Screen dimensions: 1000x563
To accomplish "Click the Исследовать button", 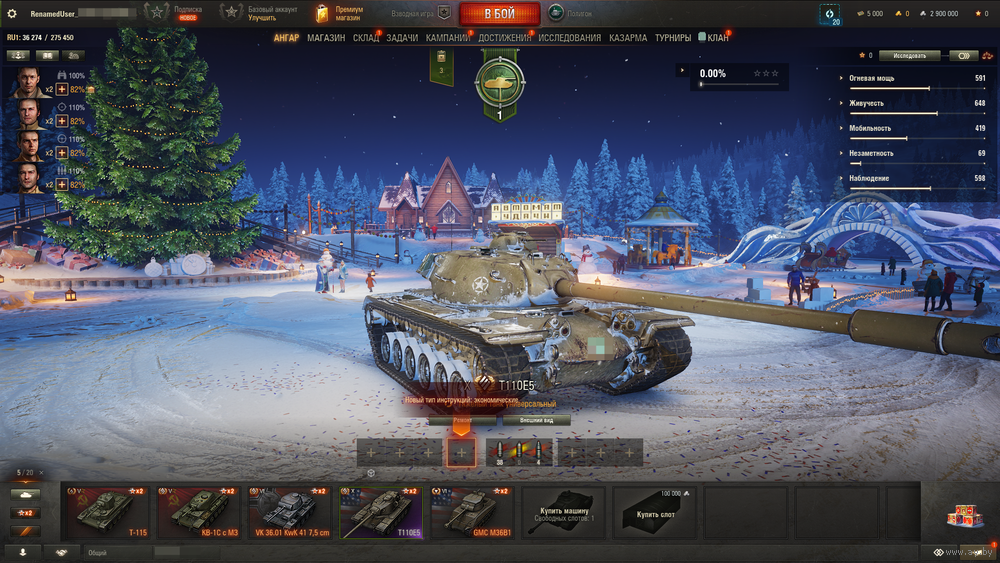I will pyautogui.click(x=909, y=56).
